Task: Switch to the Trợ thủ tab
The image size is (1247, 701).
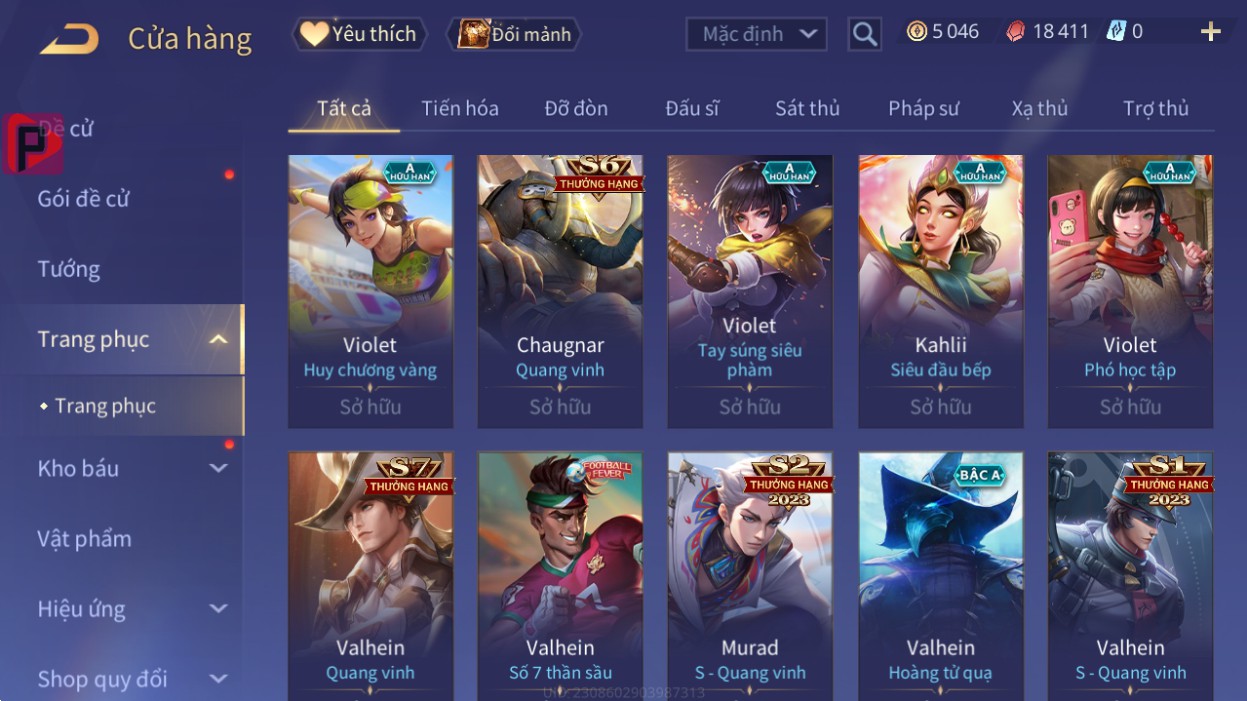Action: coord(1155,108)
